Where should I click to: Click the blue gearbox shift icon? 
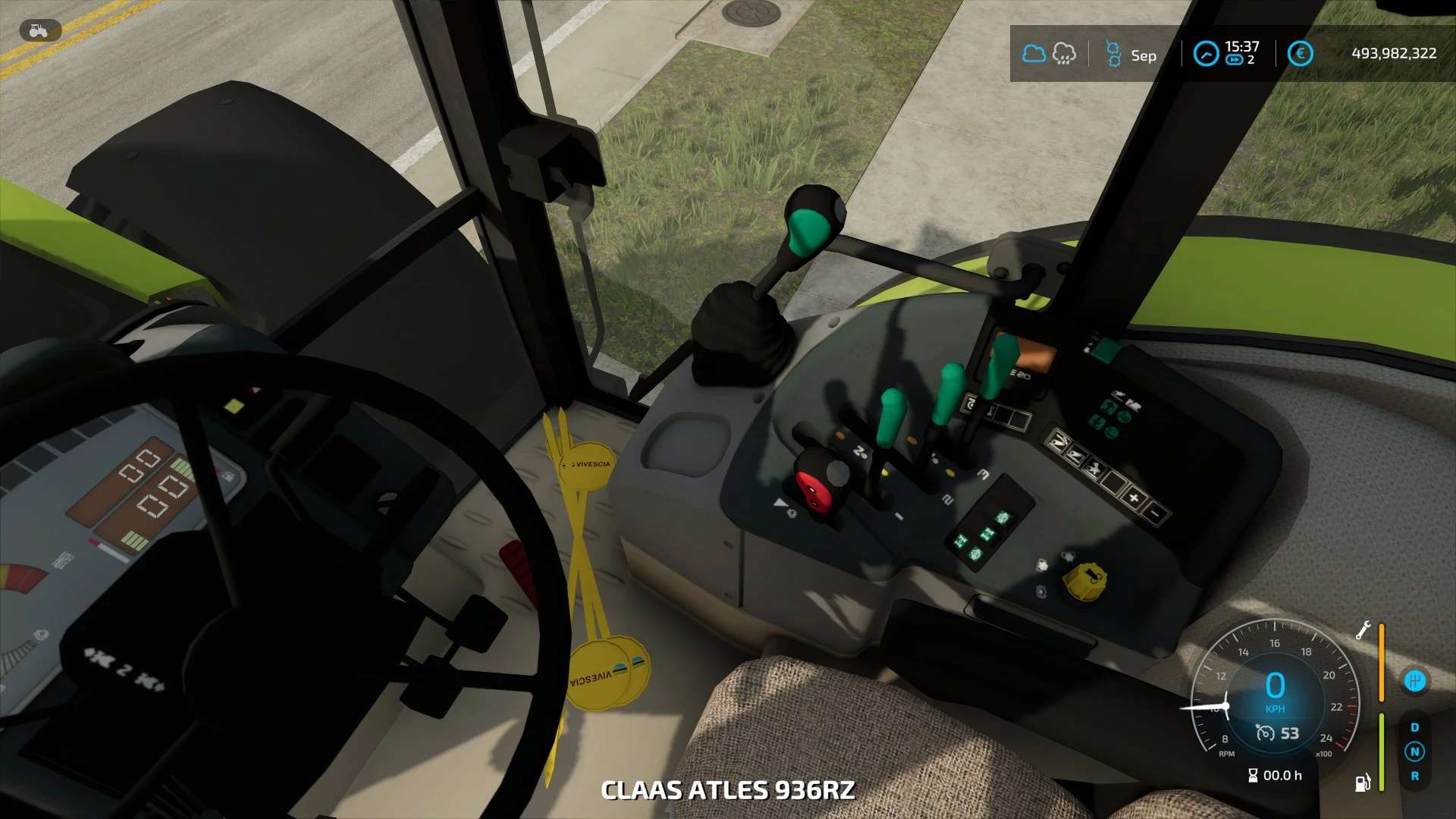[1414, 681]
